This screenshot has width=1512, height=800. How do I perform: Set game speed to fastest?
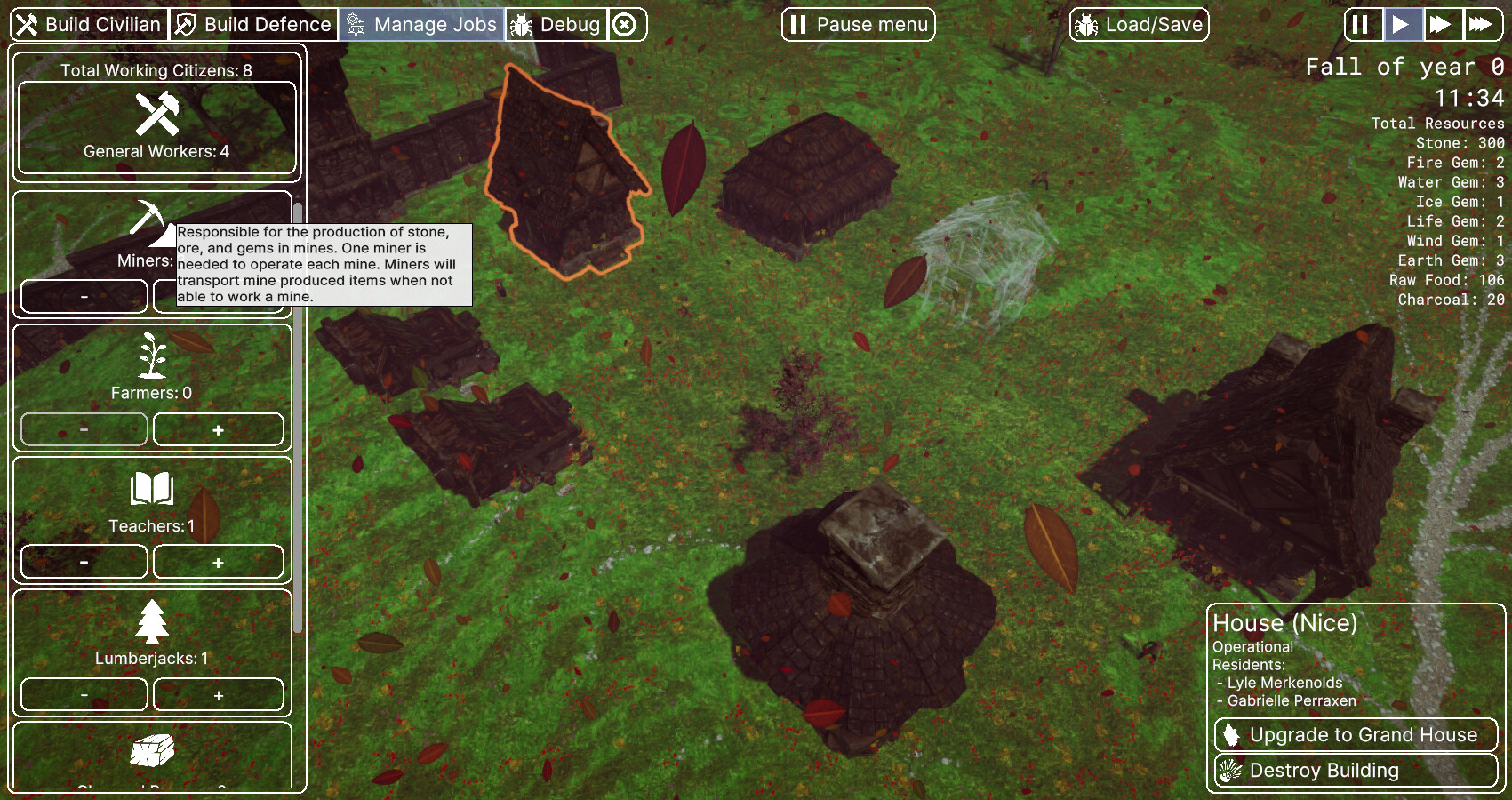click(x=1481, y=25)
